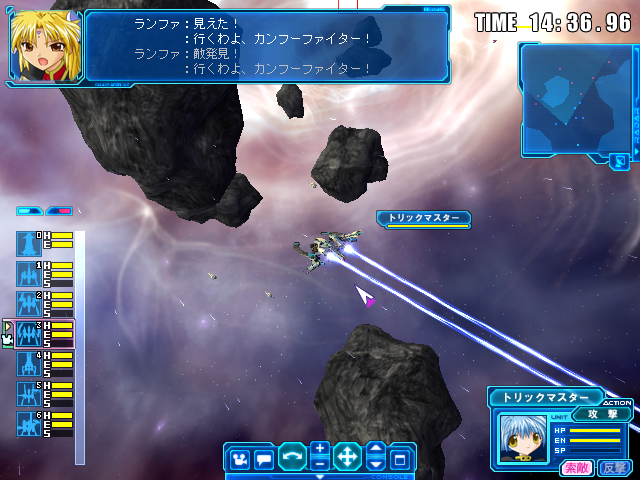Click the camera view button
640x480 pixels.
(x=240, y=460)
